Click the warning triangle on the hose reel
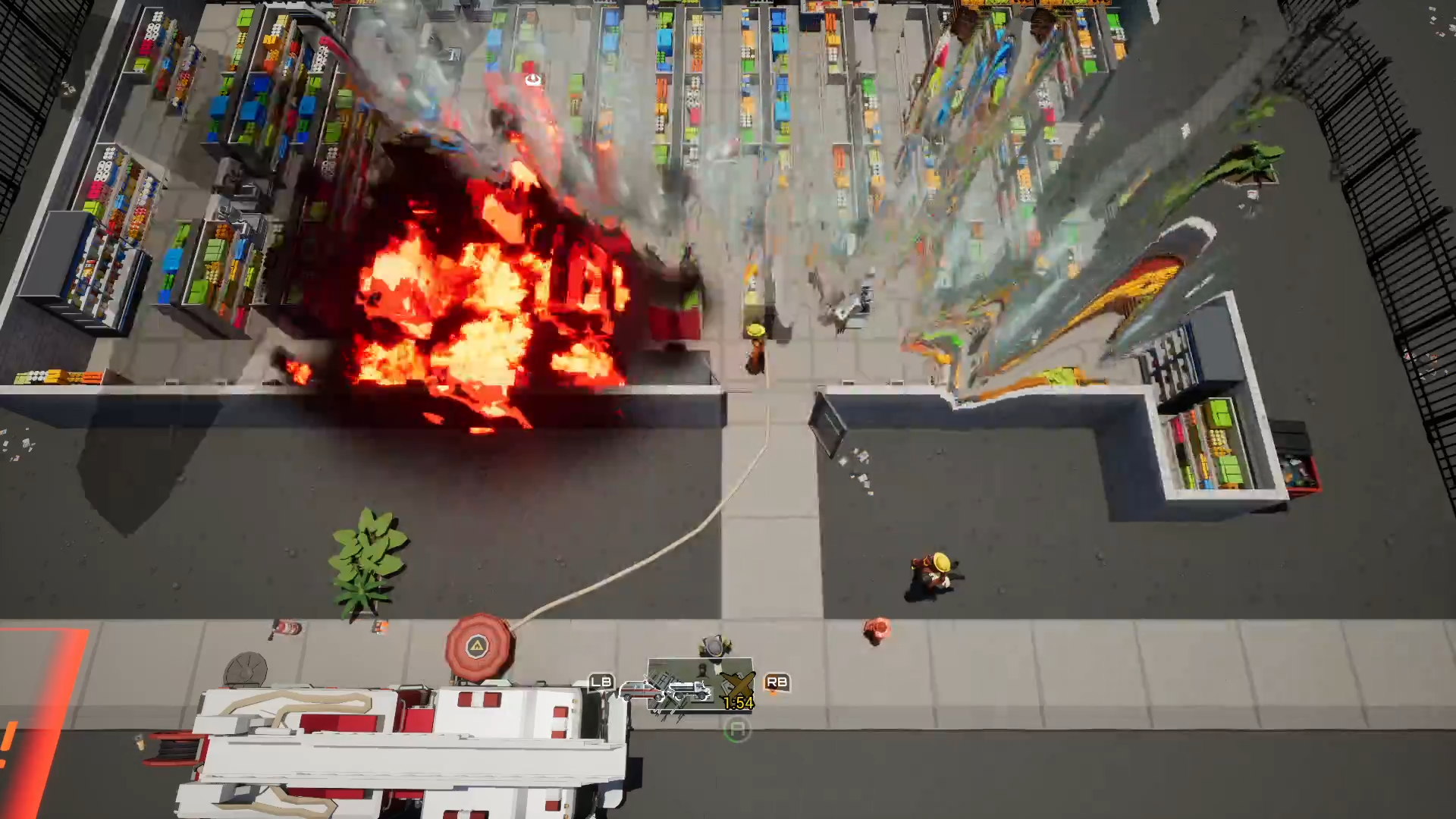This screenshot has height=819, width=1456. tap(478, 647)
